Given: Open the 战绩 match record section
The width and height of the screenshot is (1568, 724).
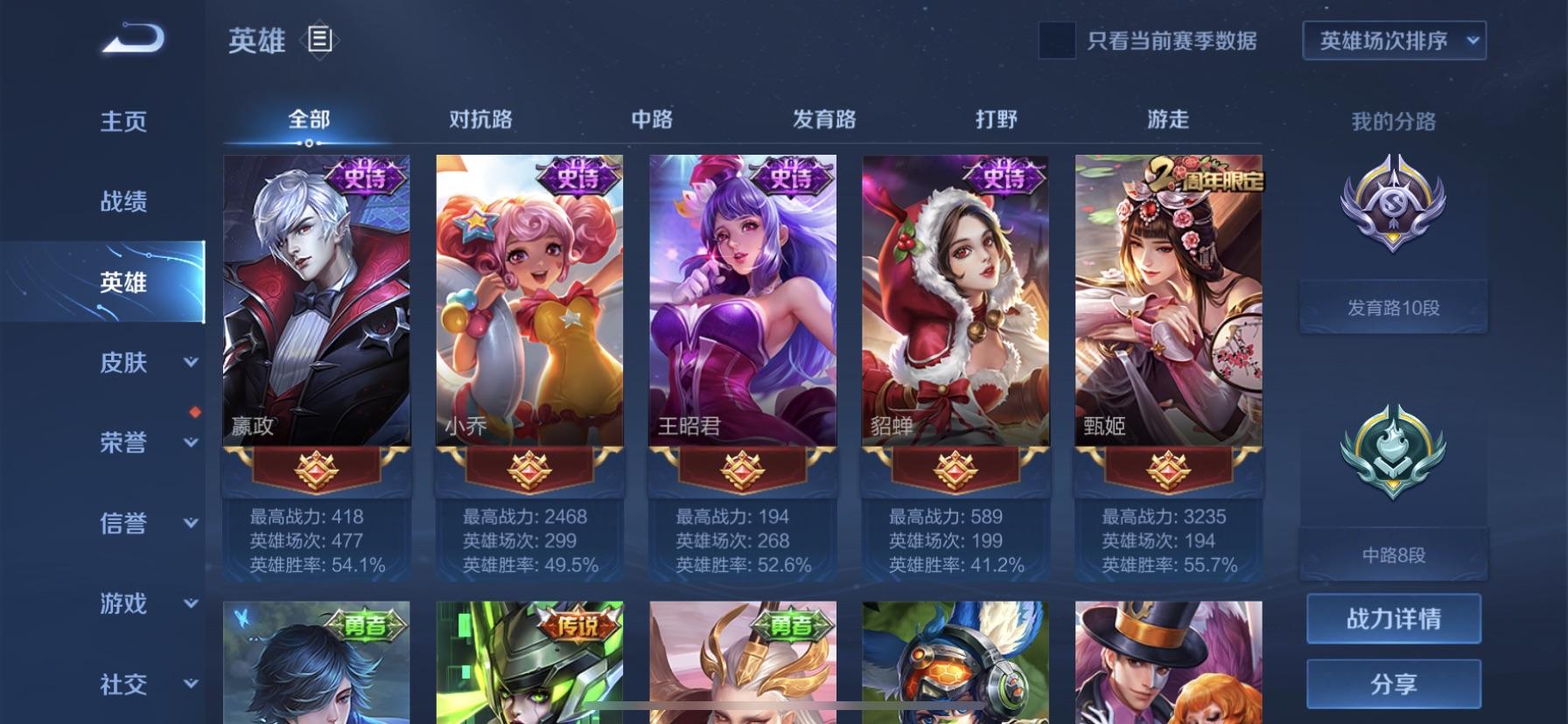Looking at the screenshot, I should click(123, 202).
